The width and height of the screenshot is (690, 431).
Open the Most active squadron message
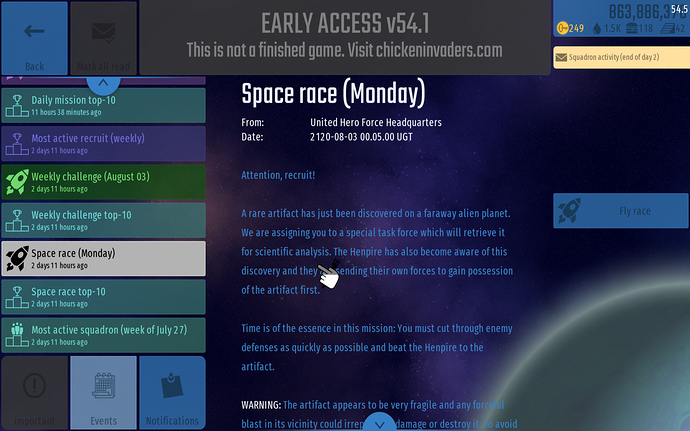(104, 334)
